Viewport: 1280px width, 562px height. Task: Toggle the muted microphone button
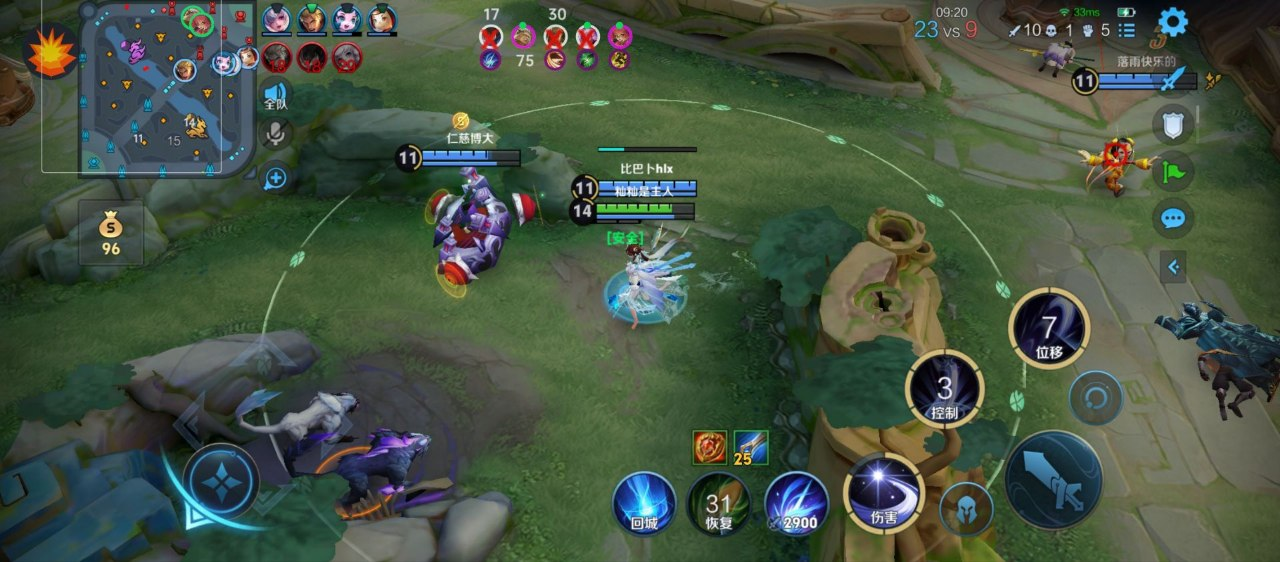pyautogui.click(x=276, y=135)
